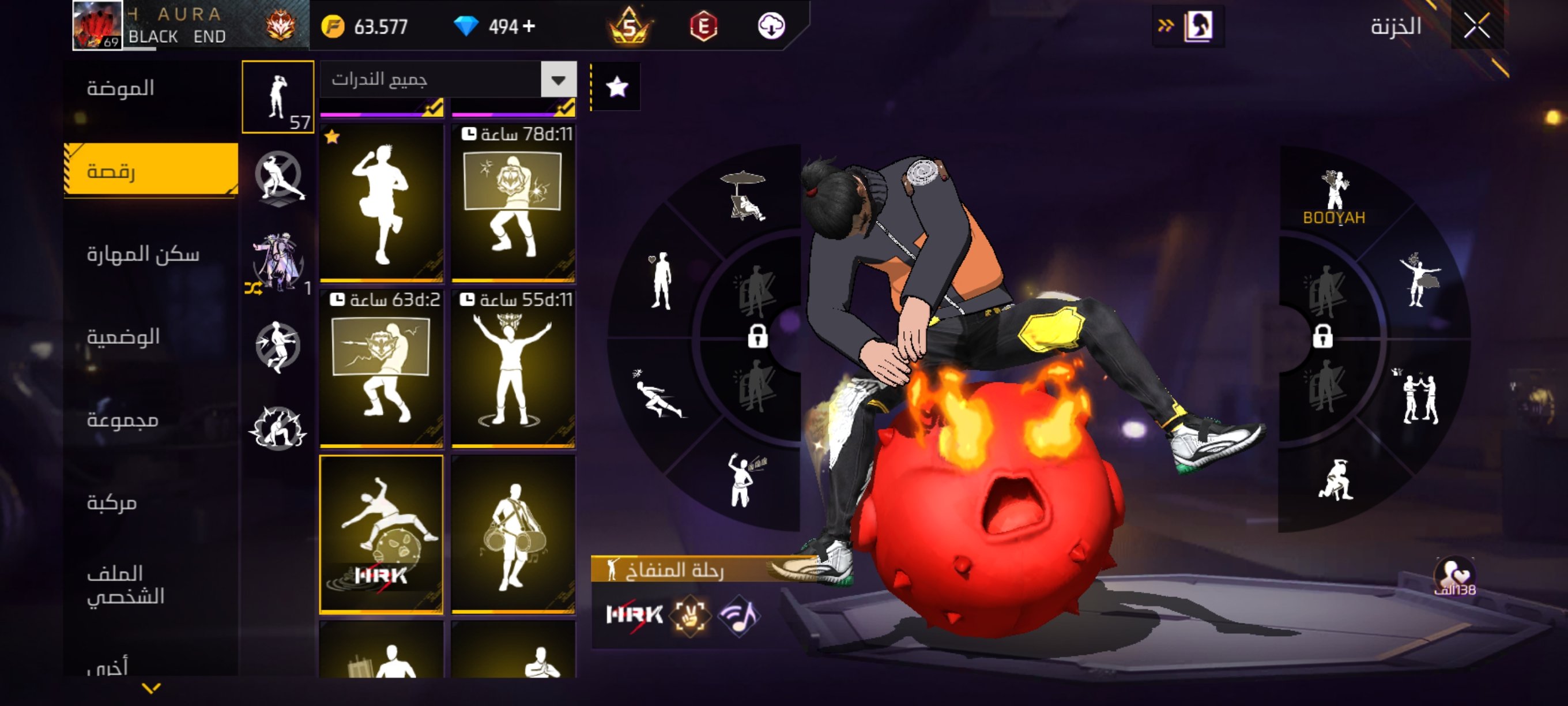Close the vault screen with the X
Image resolution: width=1568 pixels, height=706 pixels.
(x=1476, y=26)
